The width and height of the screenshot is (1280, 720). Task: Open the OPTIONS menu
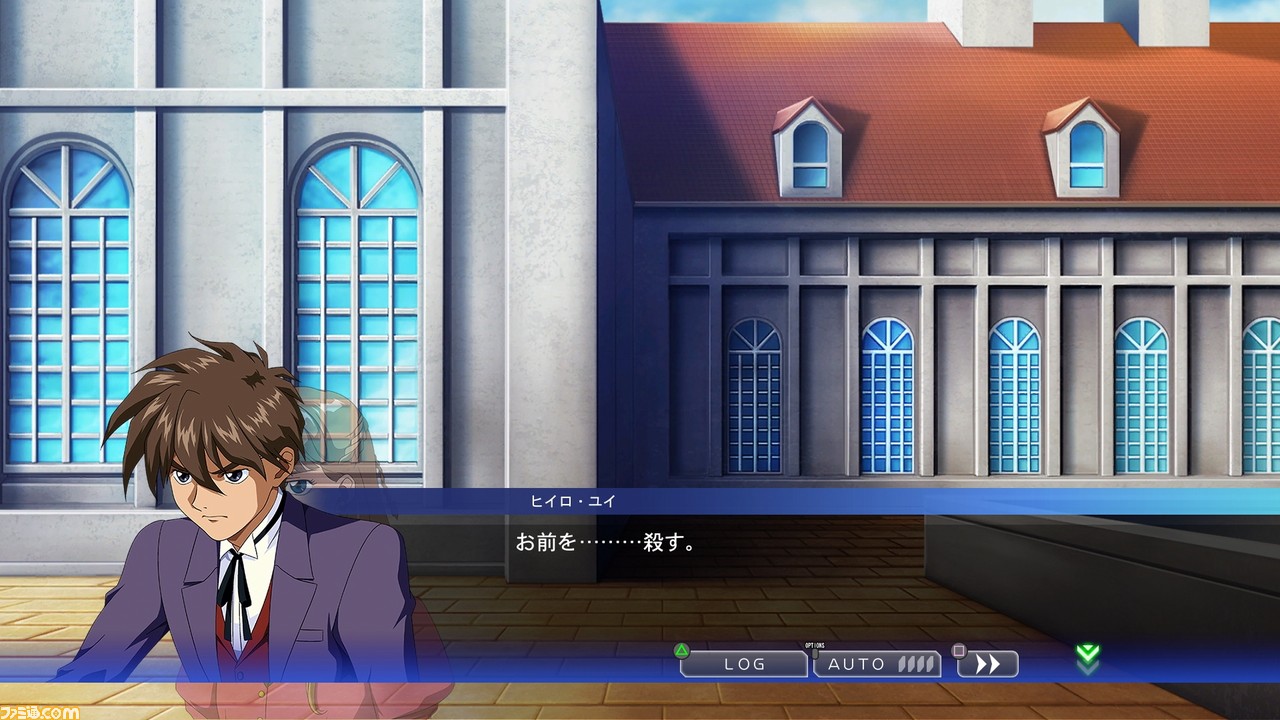pyautogui.click(x=816, y=648)
